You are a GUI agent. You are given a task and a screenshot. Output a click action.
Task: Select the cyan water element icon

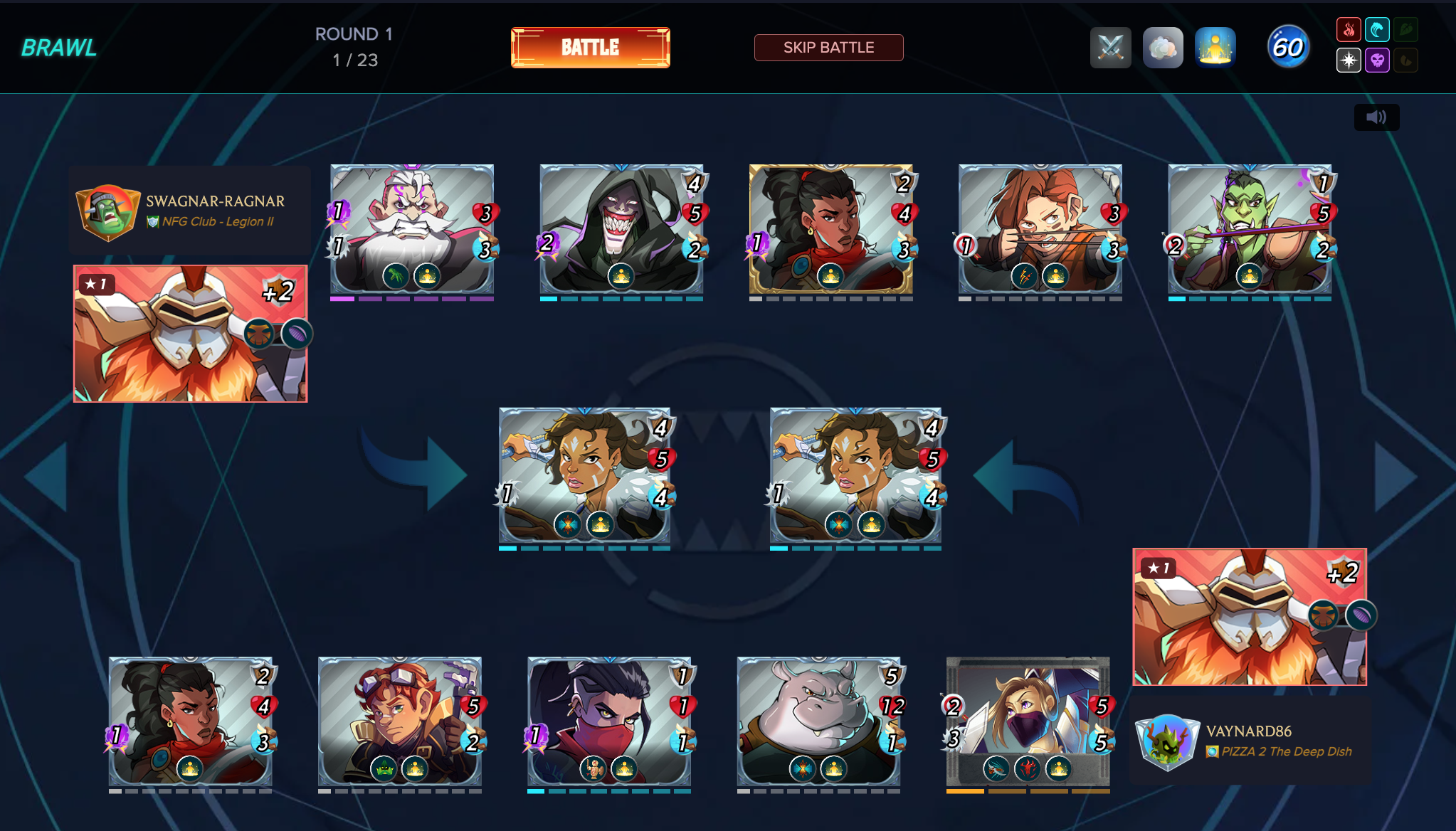1377,30
